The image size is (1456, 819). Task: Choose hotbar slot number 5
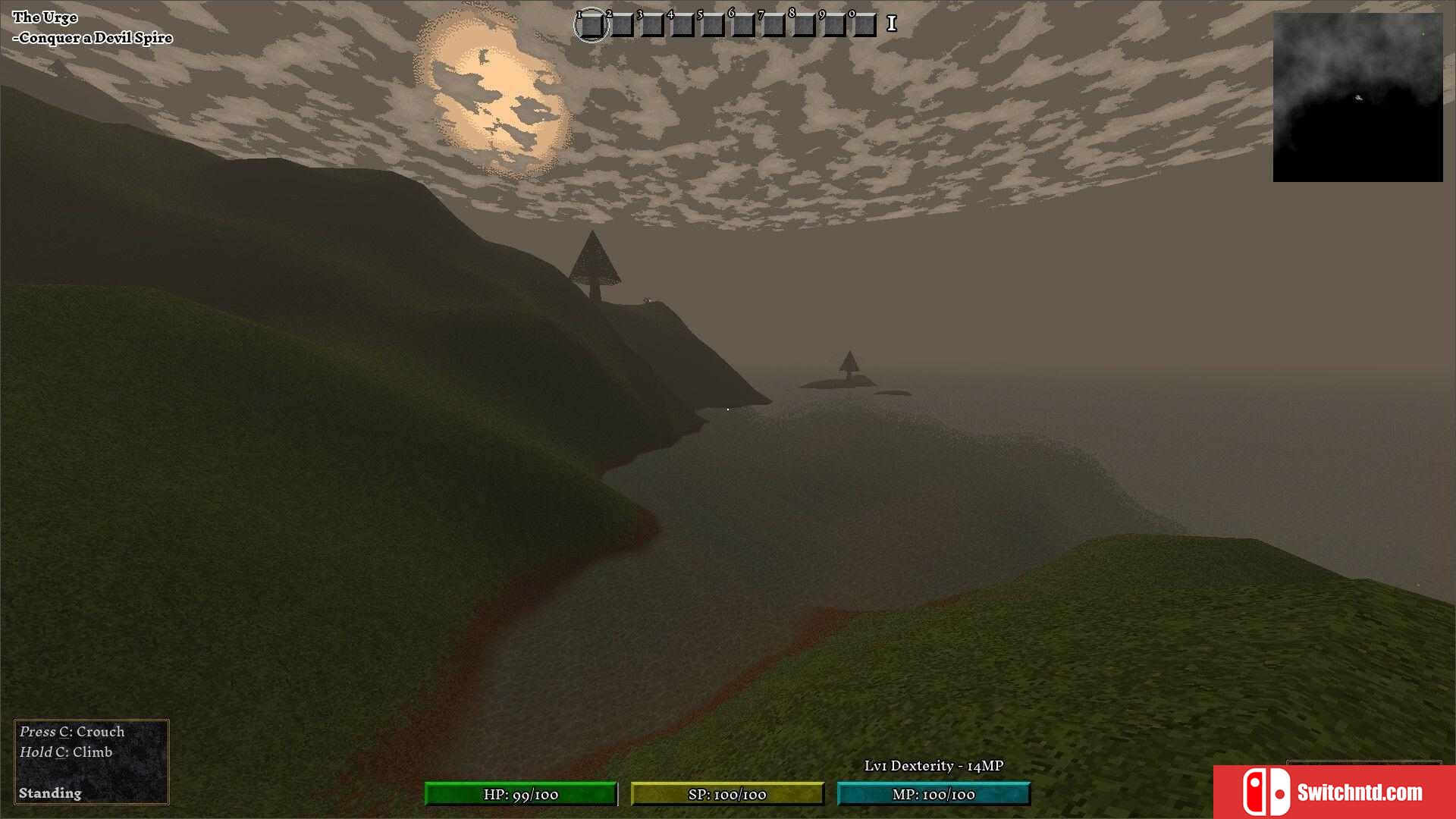712,25
